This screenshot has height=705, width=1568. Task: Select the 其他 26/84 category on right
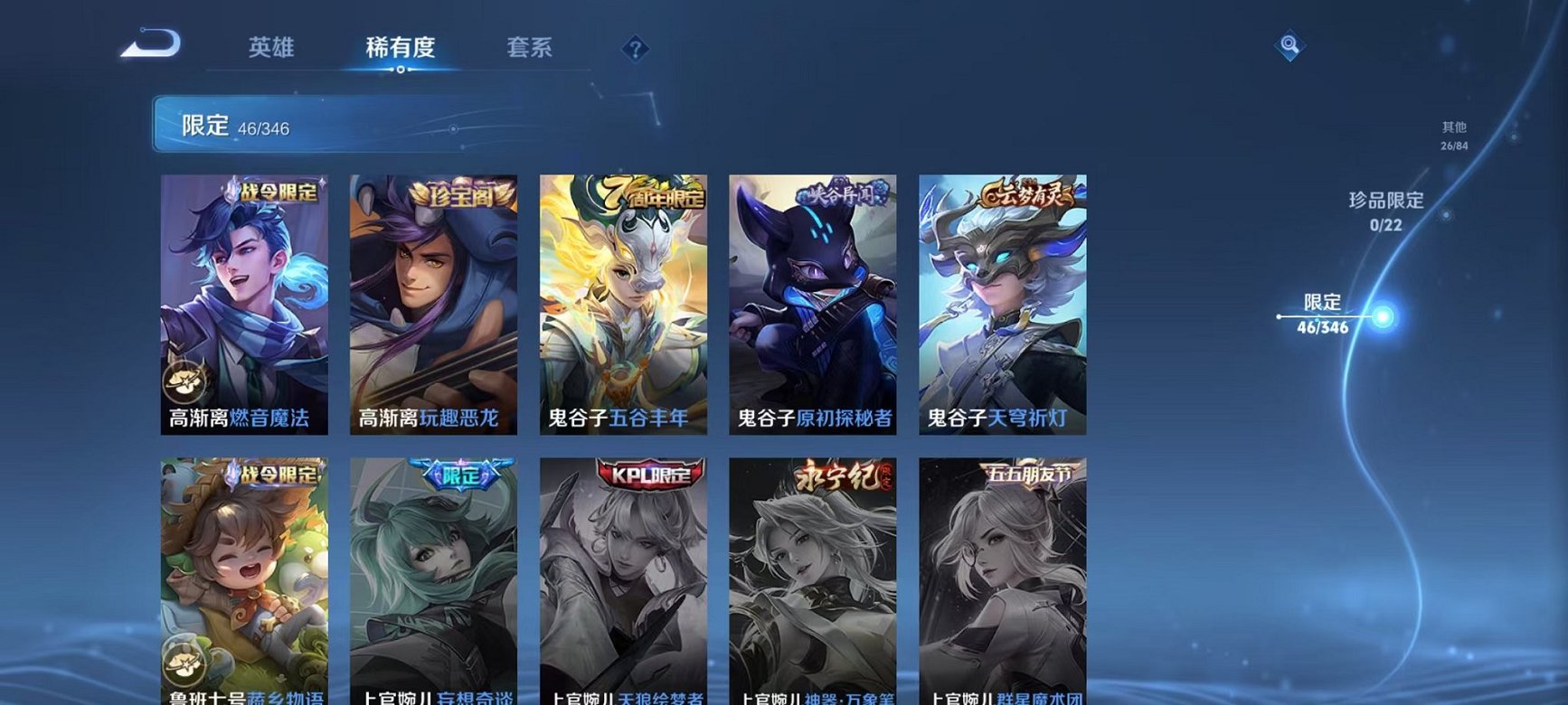[1452, 136]
